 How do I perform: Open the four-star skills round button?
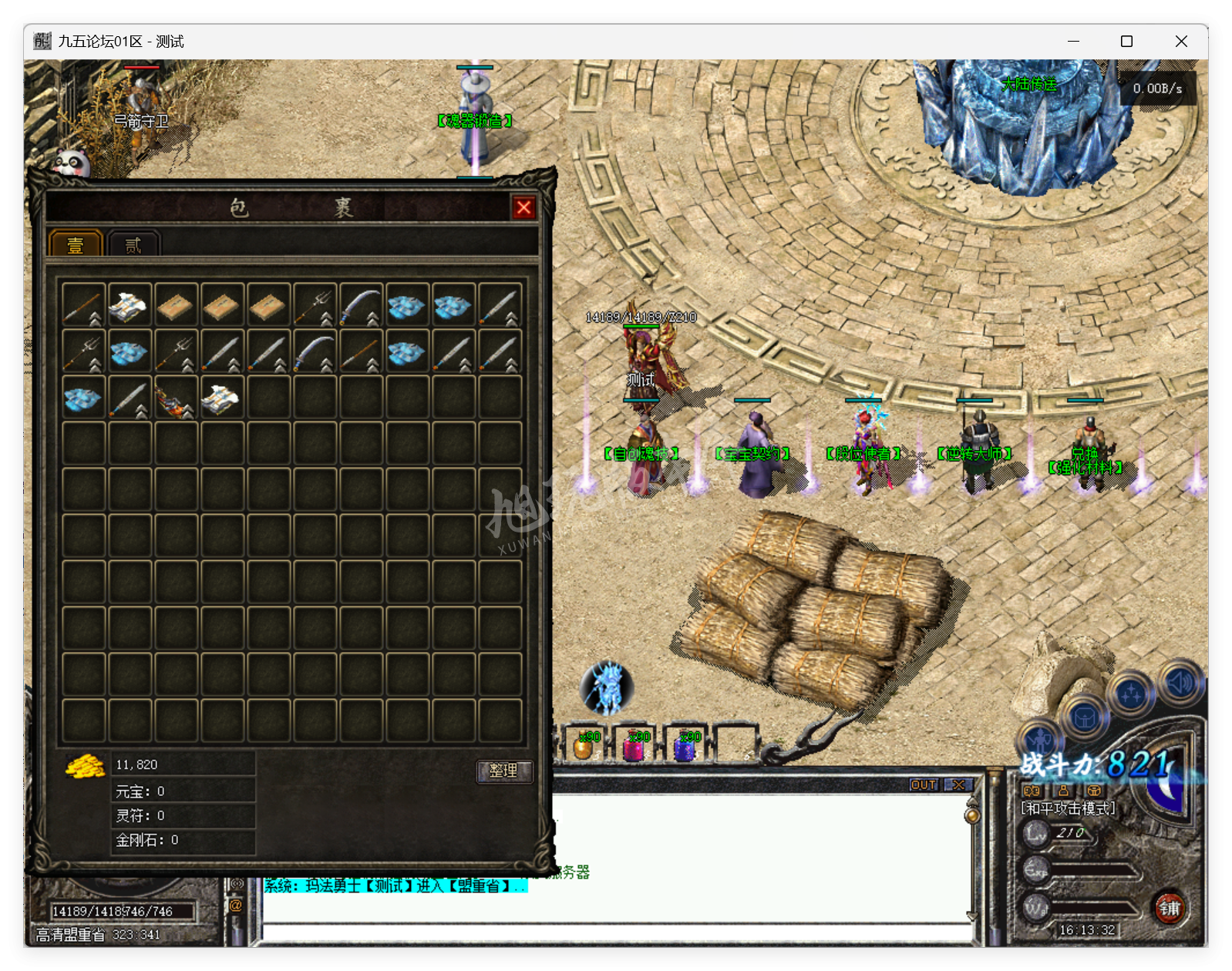point(1131,694)
